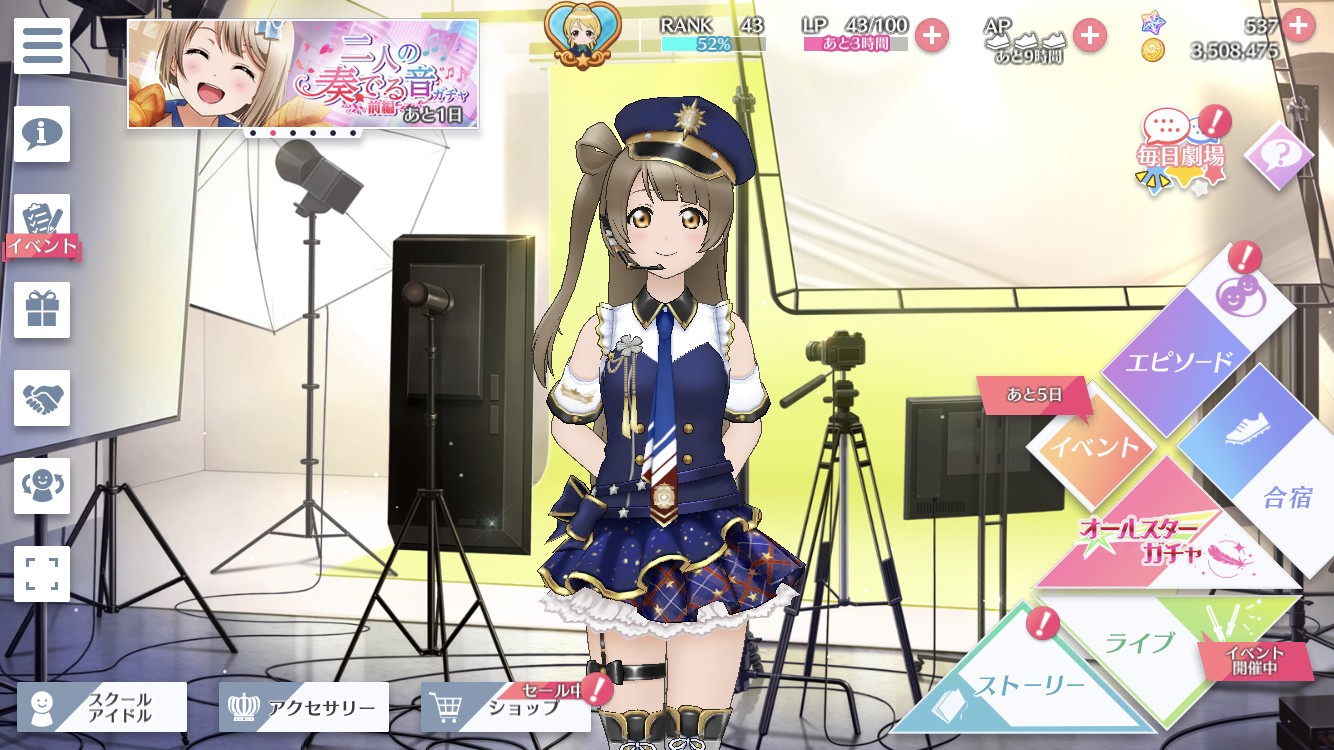Open the handshake friends icon
1334x750 pixels.
[42, 398]
